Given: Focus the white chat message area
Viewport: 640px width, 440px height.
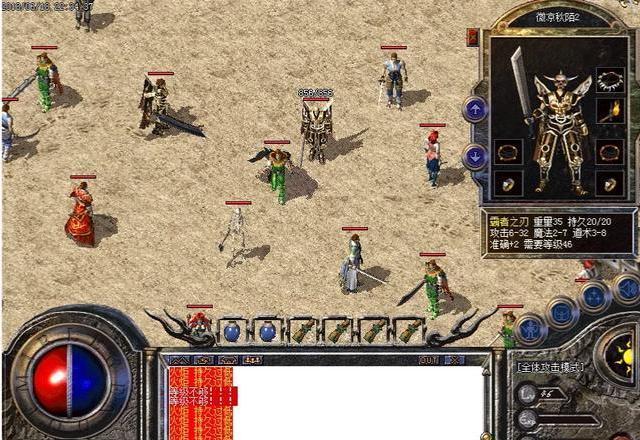Looking at the screenshot, I should (x=360, y=400).
